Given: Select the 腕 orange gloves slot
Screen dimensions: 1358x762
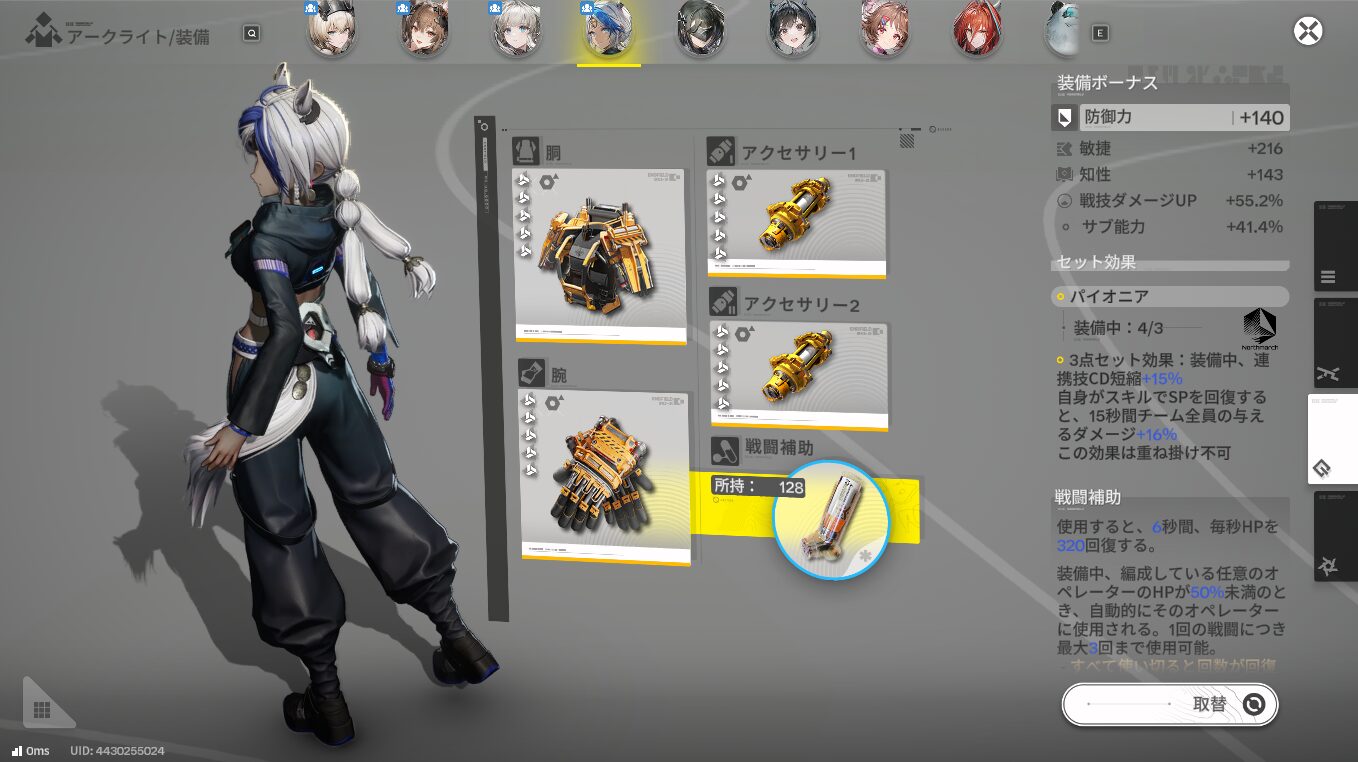Looking at the screenshot, I should 605,475.
